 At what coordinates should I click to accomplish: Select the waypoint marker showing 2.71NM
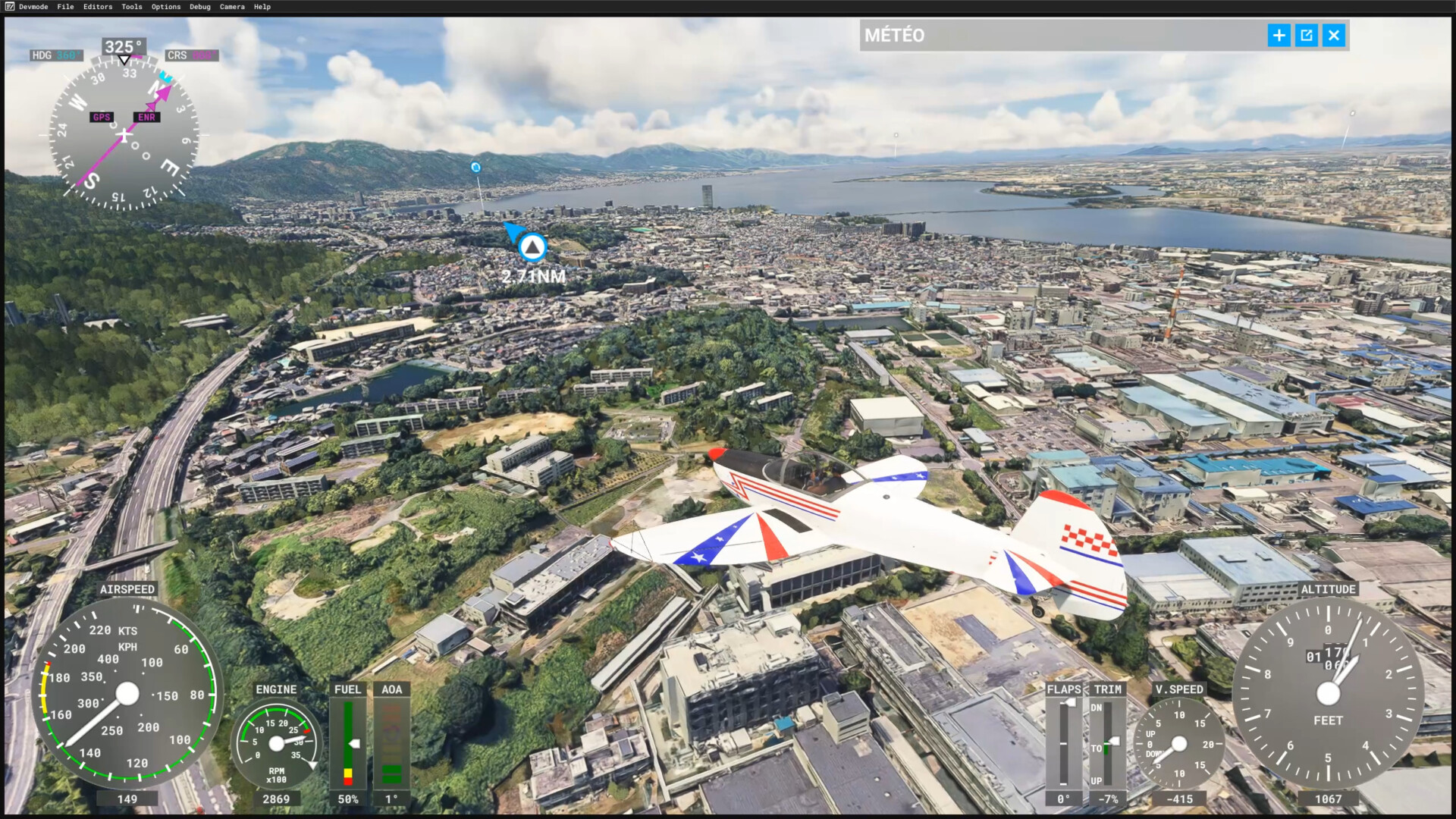532,247
